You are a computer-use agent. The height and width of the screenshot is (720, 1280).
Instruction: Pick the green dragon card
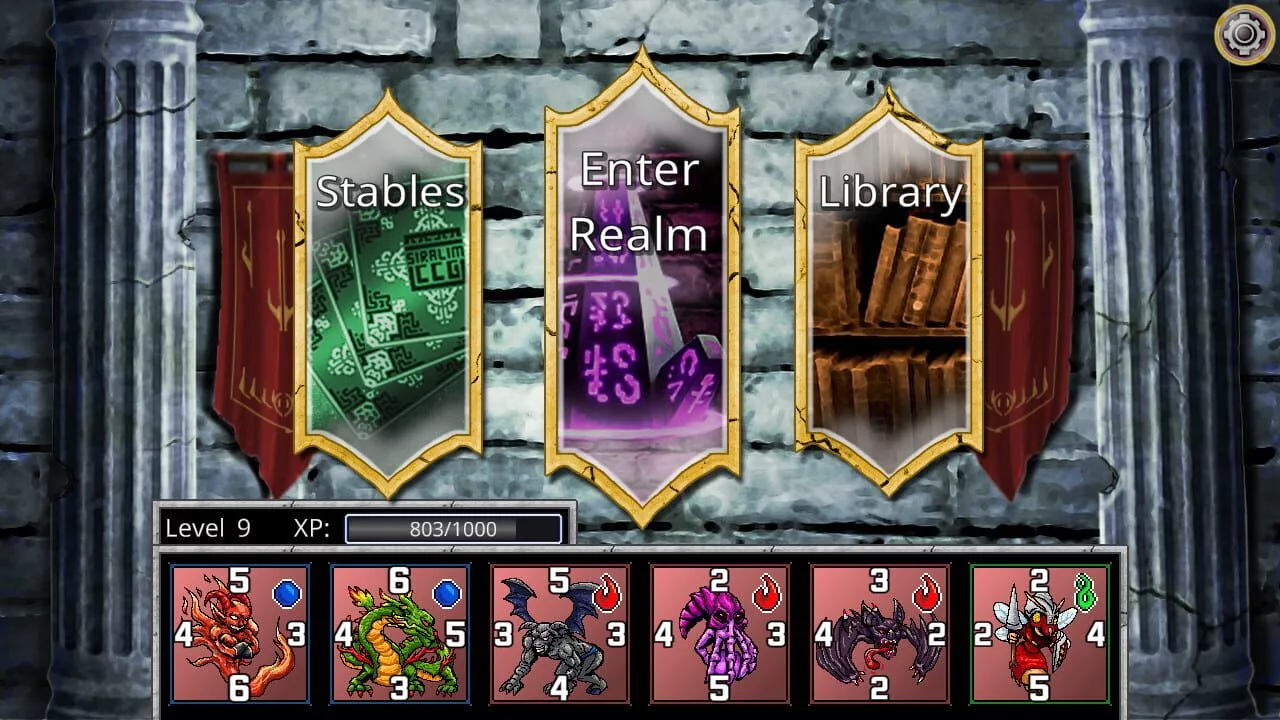(400, 634)
